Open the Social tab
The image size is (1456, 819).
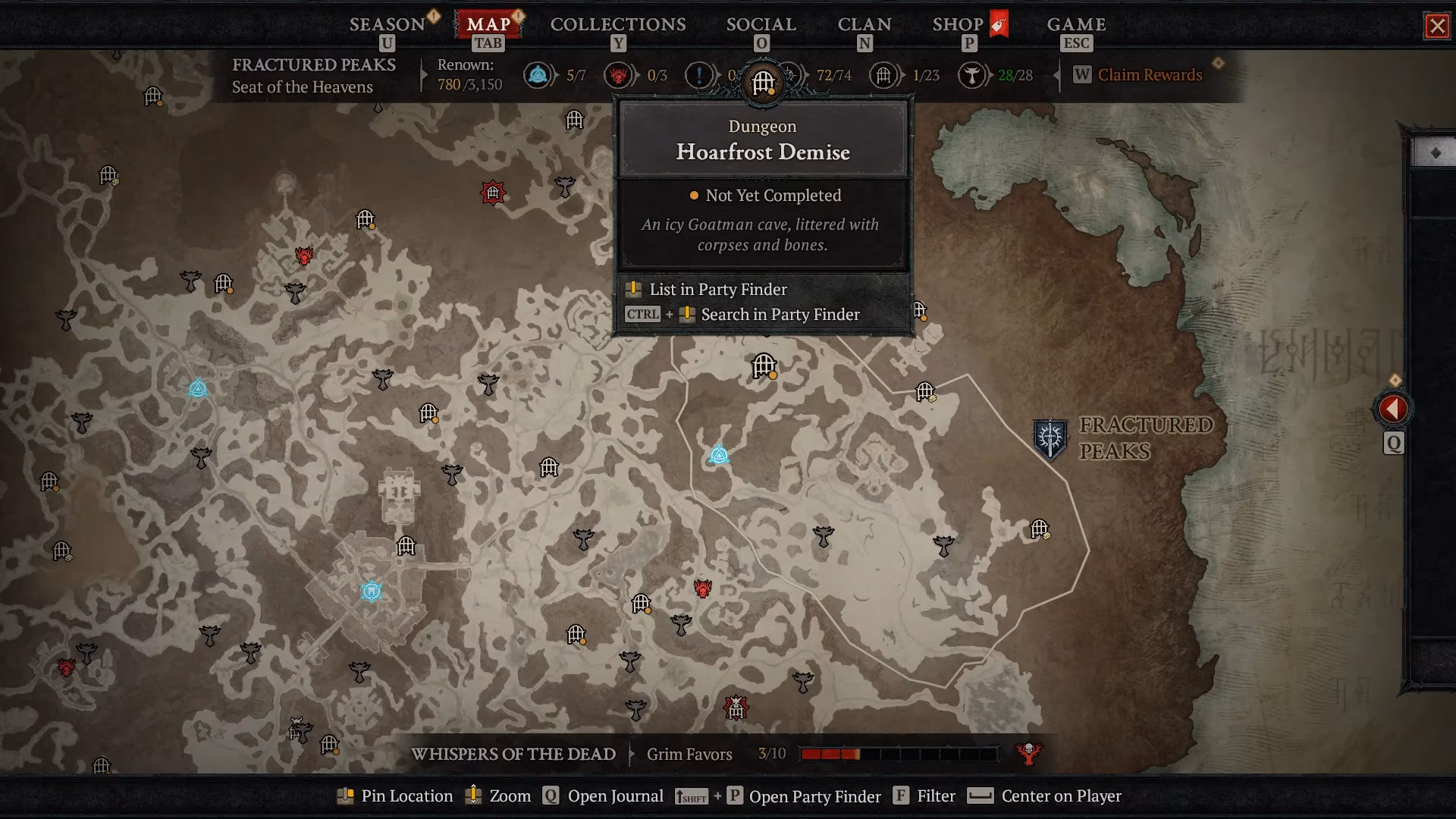click(761, 24)
